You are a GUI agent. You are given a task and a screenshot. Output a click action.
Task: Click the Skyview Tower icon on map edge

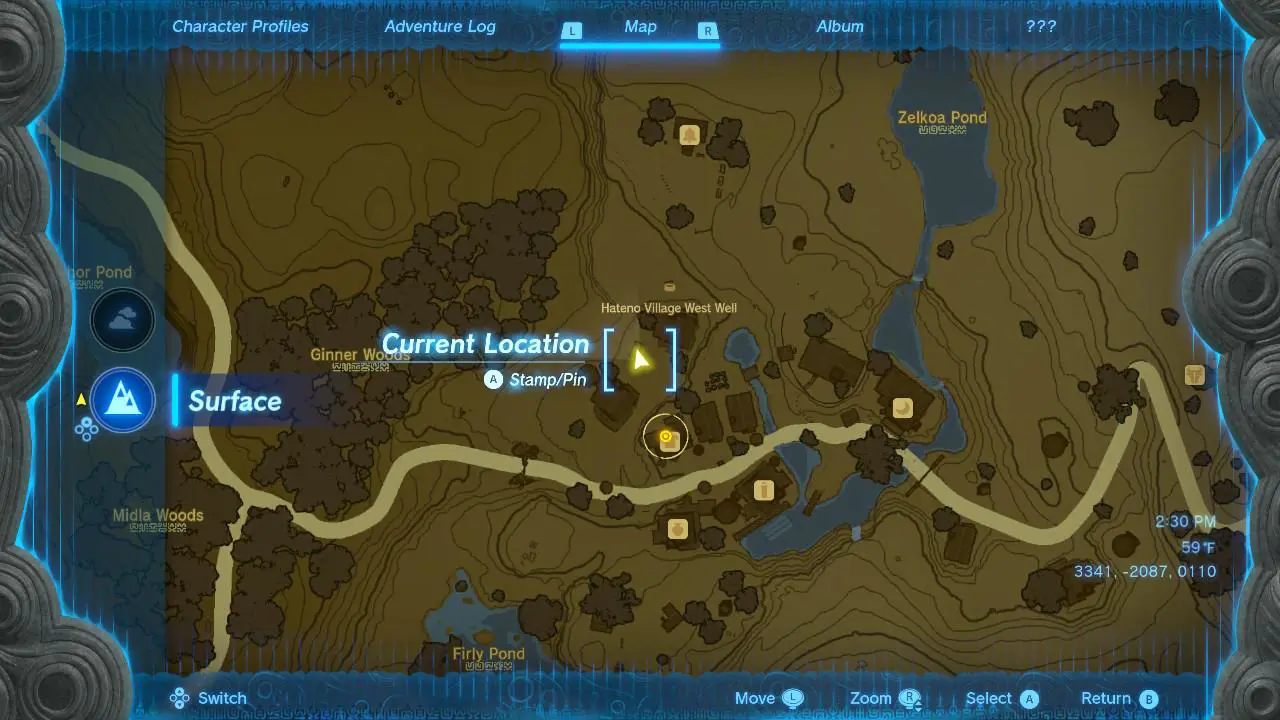1196,373
